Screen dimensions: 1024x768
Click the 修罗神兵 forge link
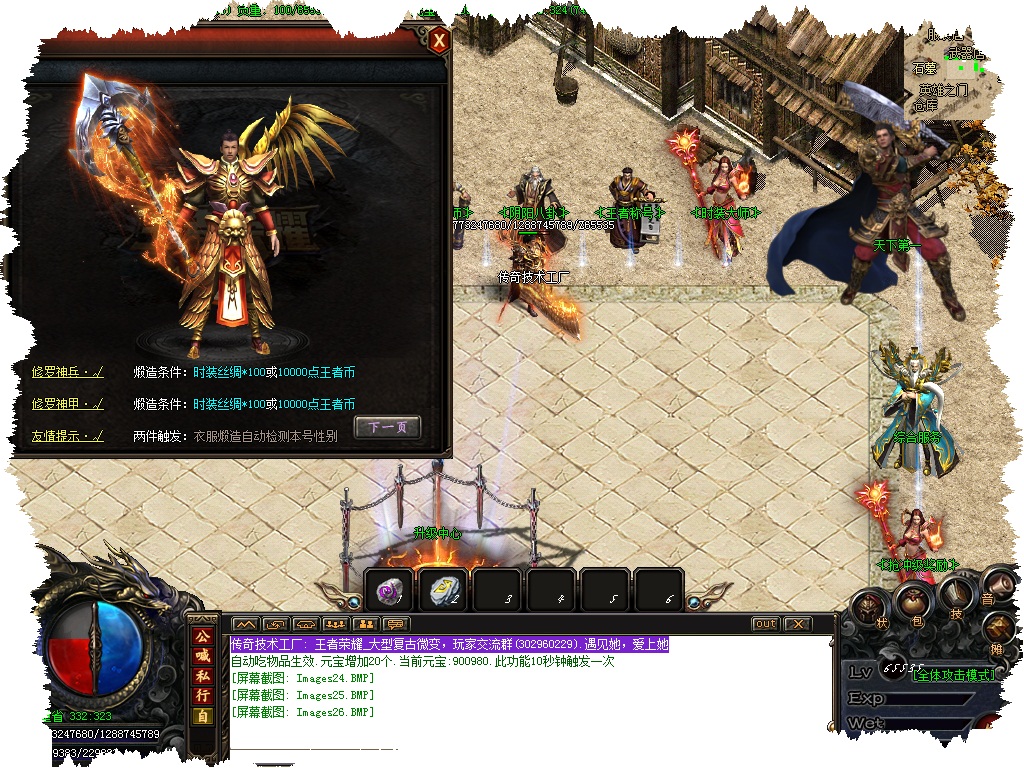pos(67,373)
